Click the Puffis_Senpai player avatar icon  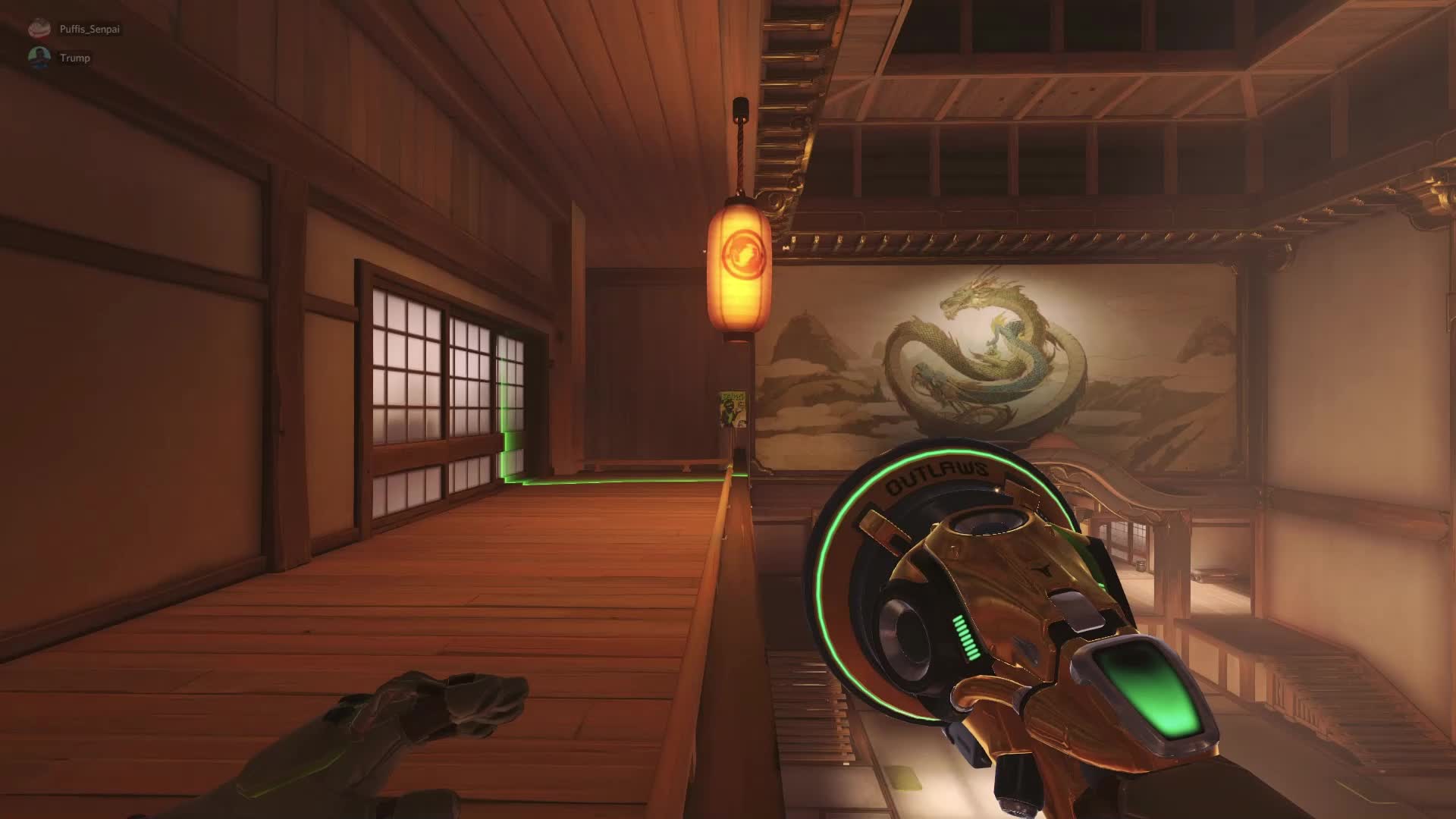click(x=39, y=27)
